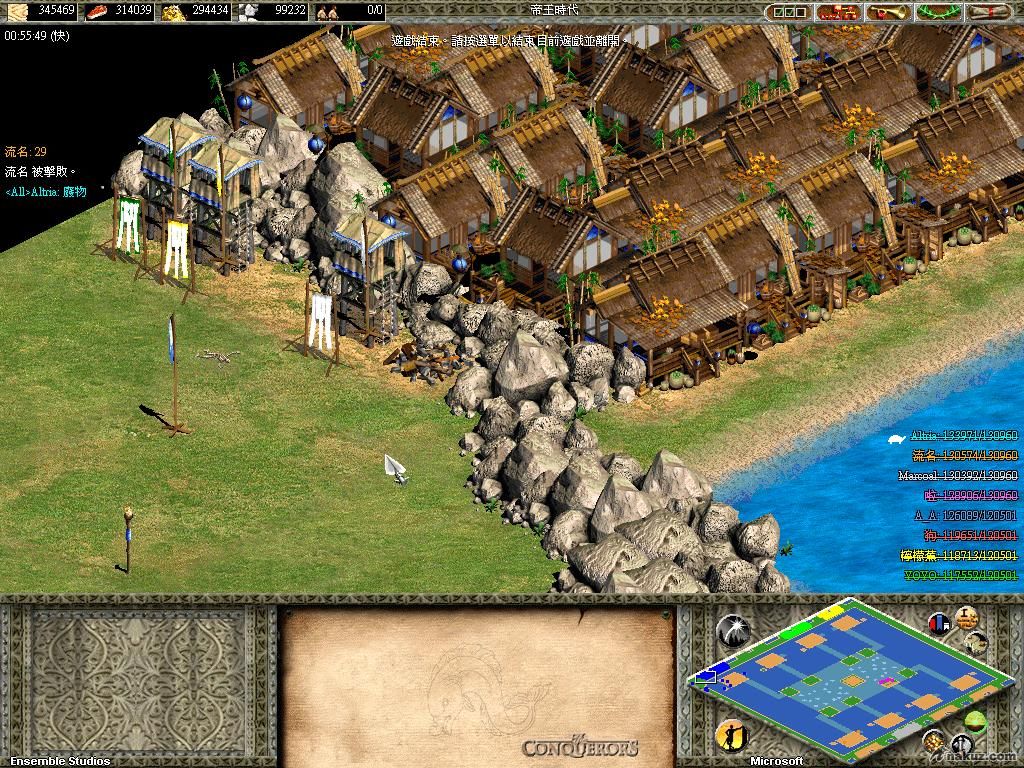
Task: Switch minimap to economic gold-pile mode
Action: coord(935,742)
